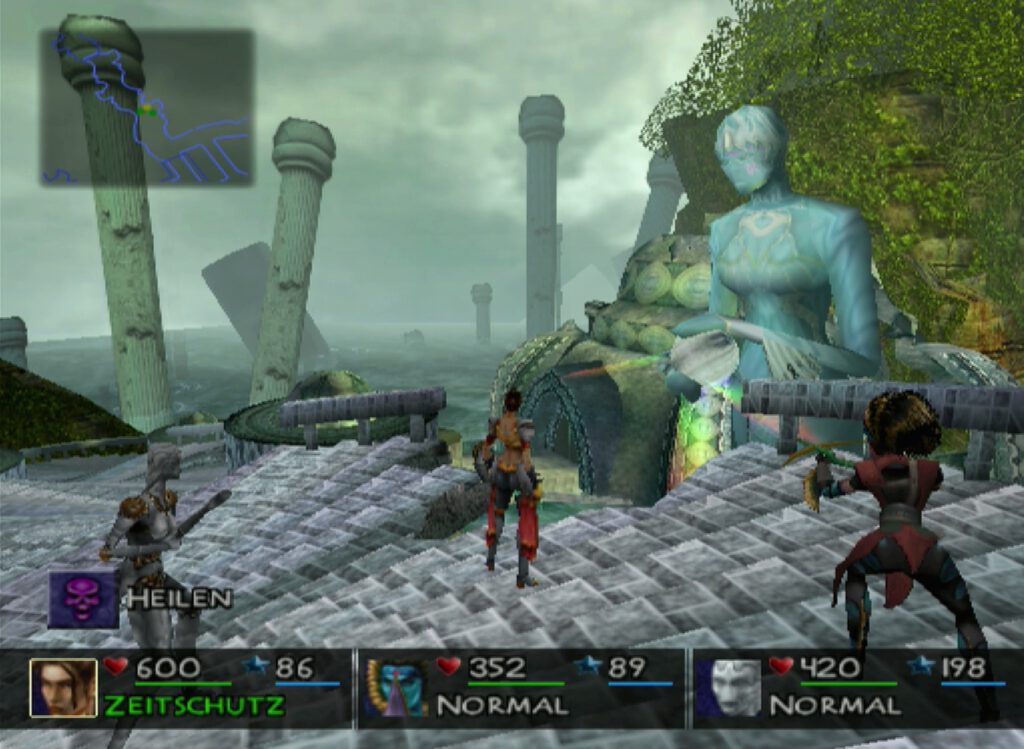Choose the brown-haired hero portrait
This screenshot has width=1024, height=749.
coord(63,687)
